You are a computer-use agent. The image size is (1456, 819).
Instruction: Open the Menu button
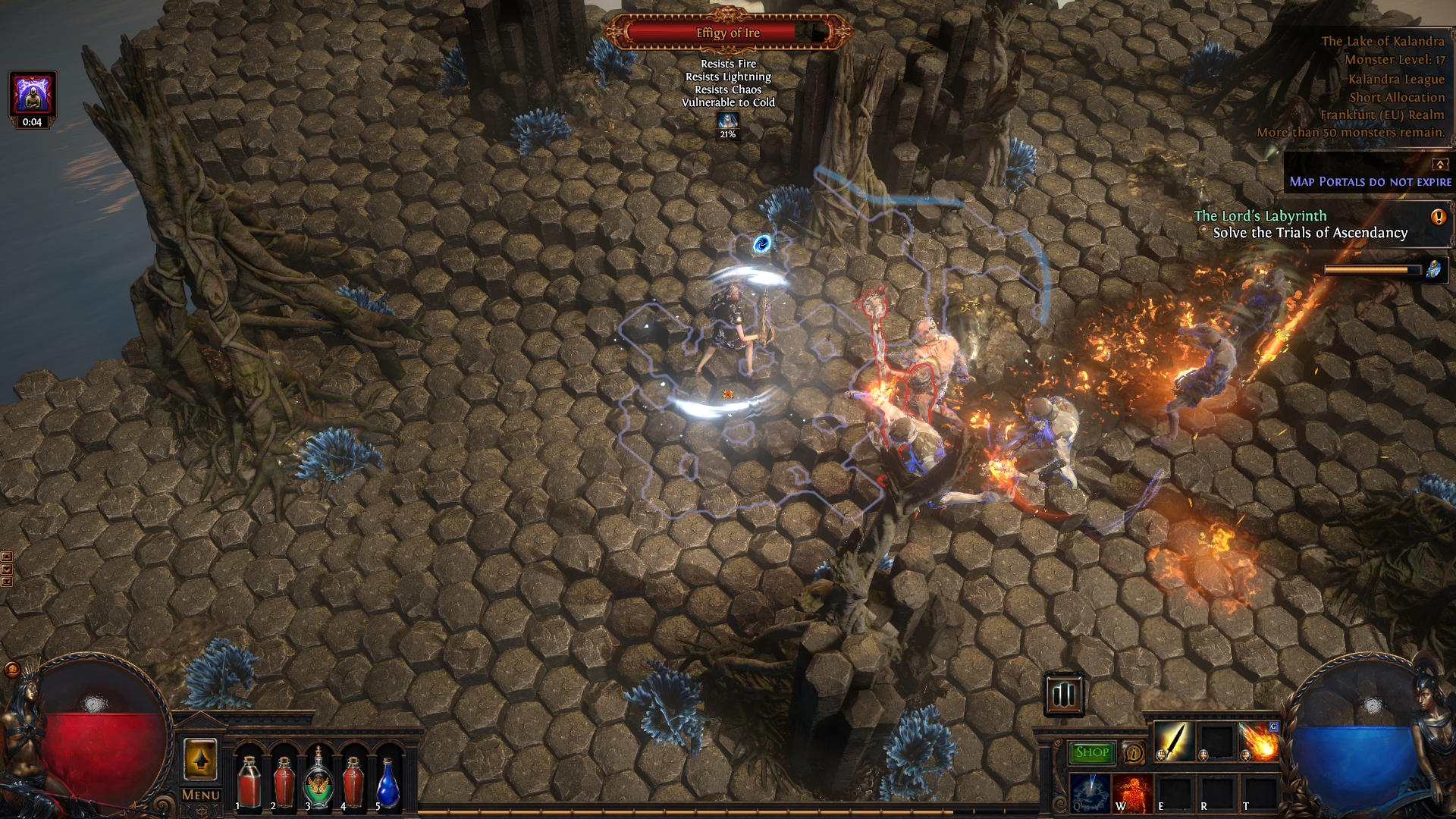pyautogui.click(x=200, y=795)
